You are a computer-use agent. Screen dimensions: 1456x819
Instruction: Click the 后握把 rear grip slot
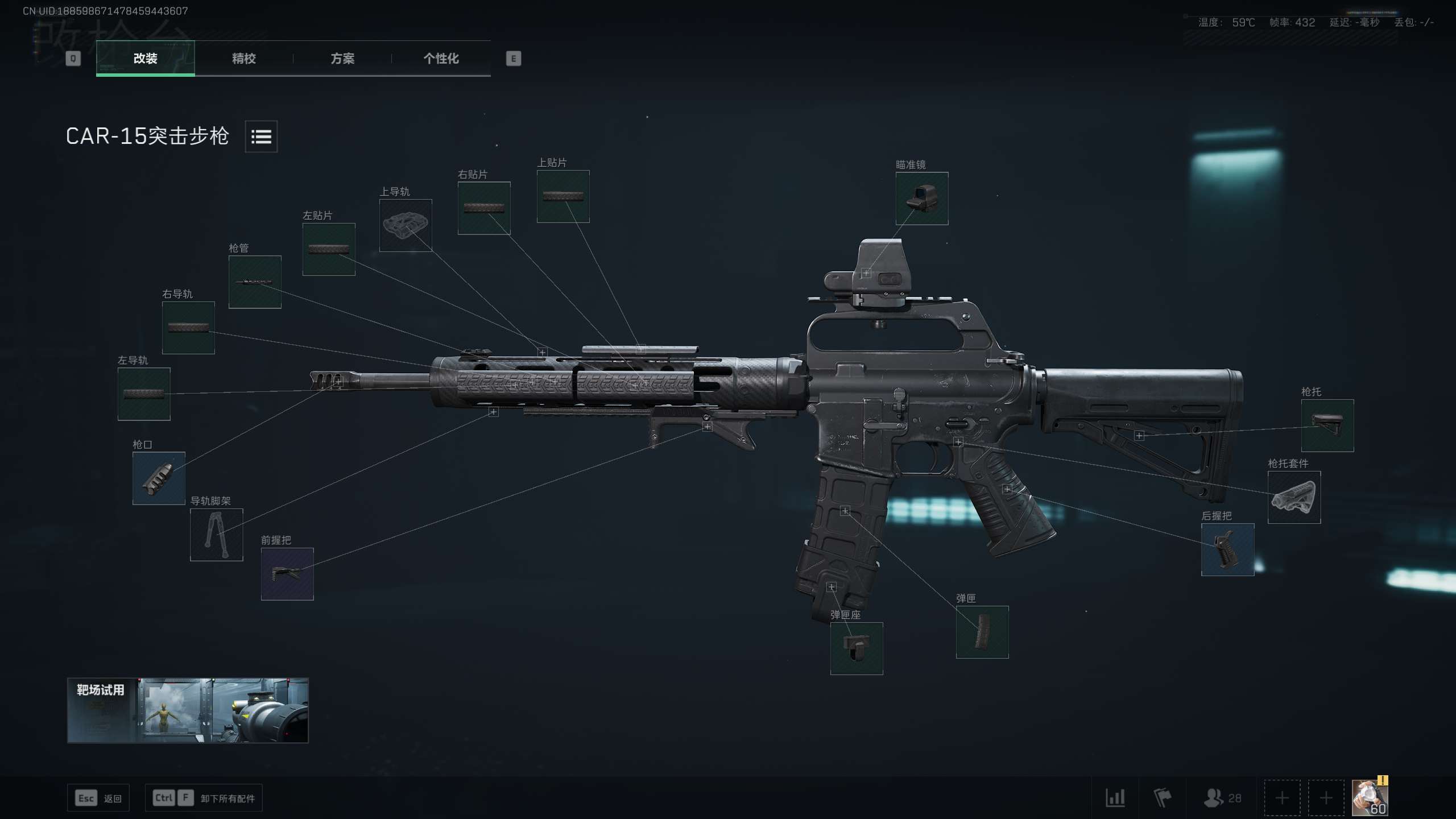click(1227, 549)
